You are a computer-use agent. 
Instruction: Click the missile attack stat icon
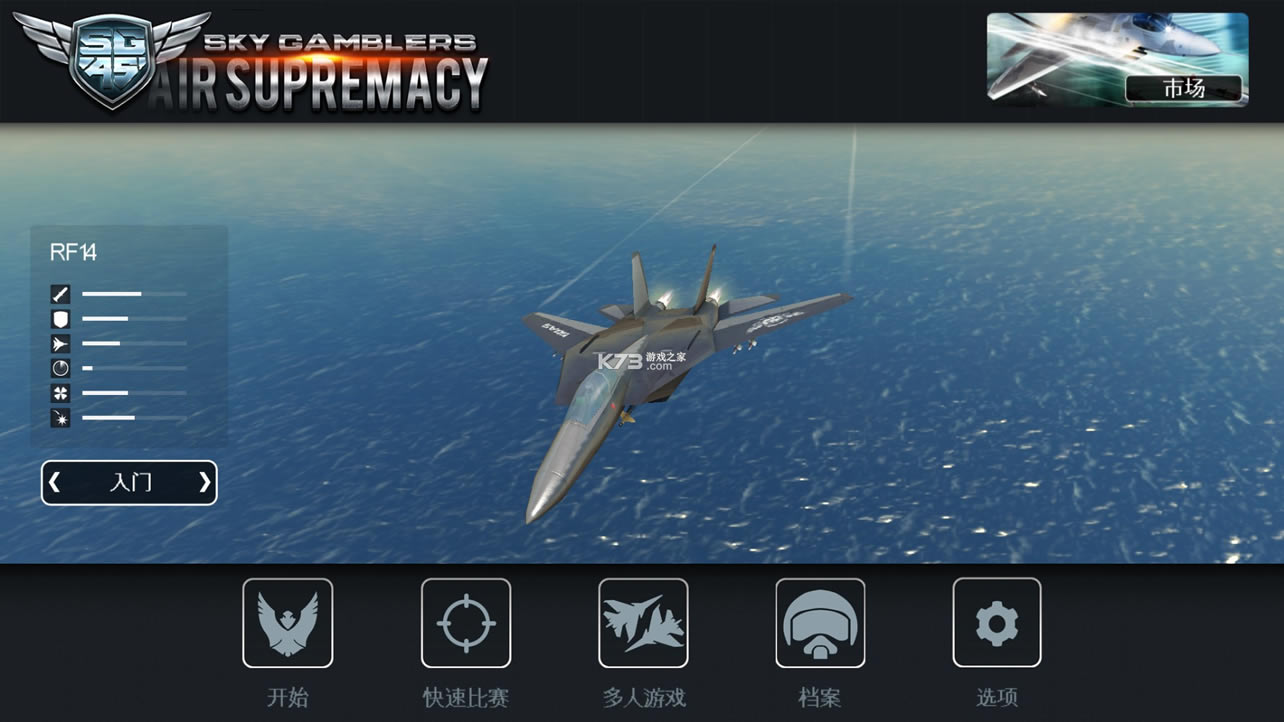[61, 293]
